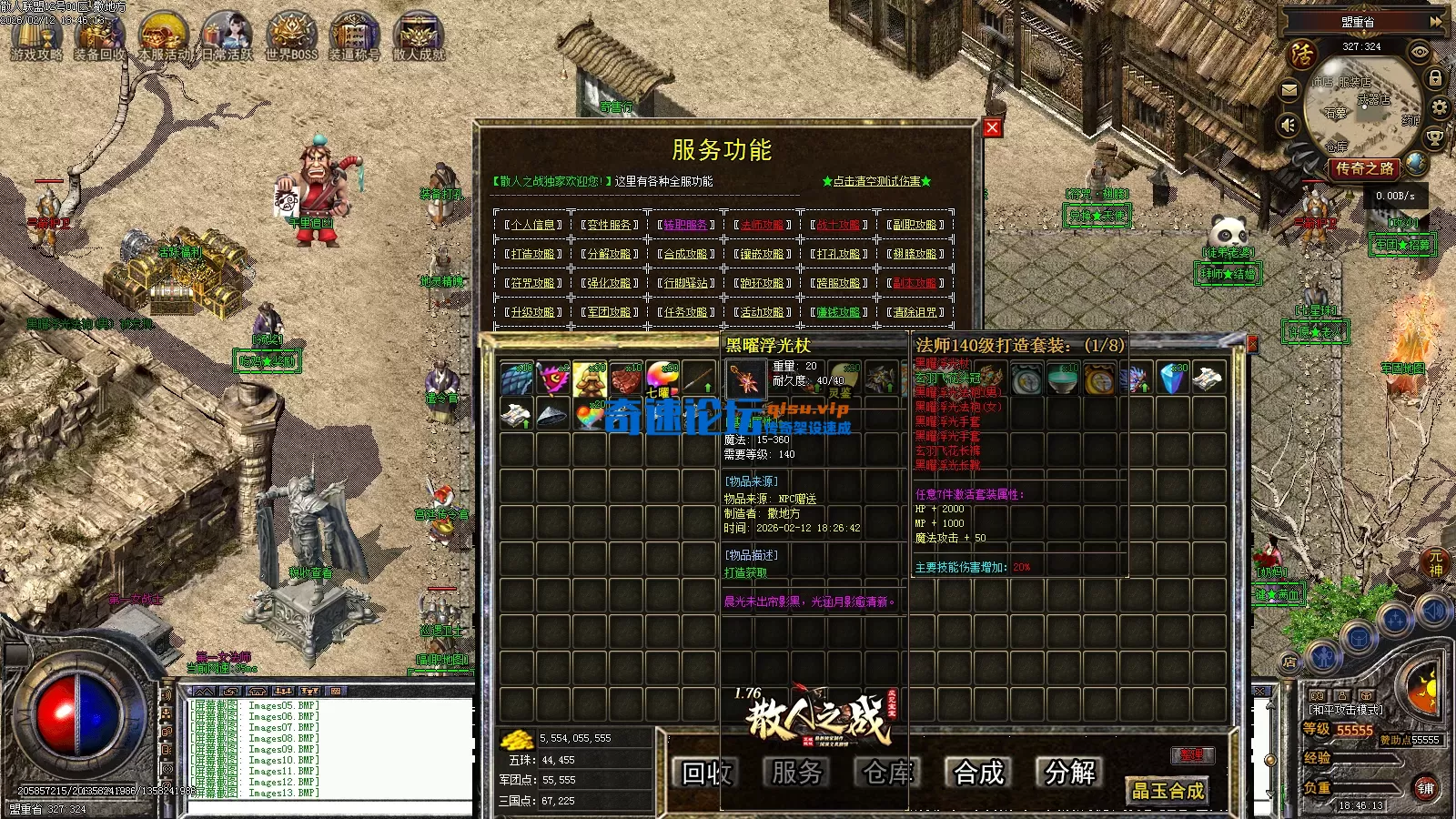Open the 个人信息 personal info link
The image size is (1456, 819).
click(x=533, y=225)
